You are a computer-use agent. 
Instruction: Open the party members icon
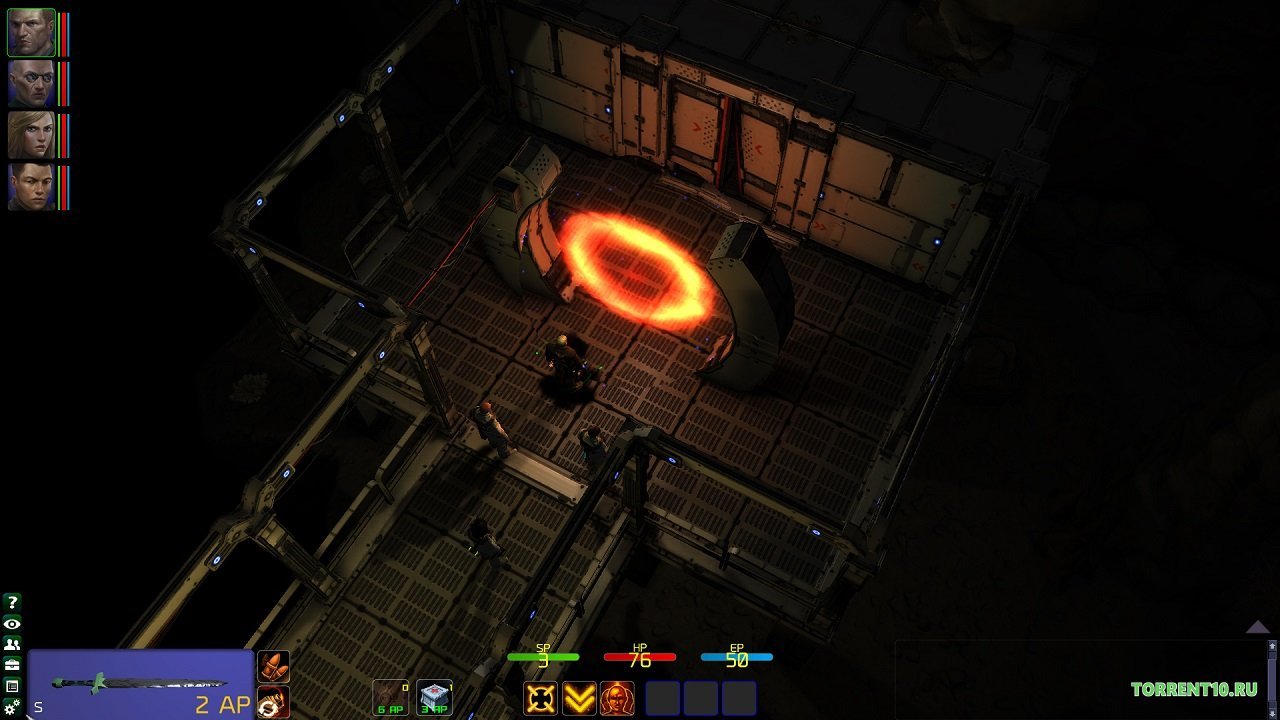[x=12, y=645]
